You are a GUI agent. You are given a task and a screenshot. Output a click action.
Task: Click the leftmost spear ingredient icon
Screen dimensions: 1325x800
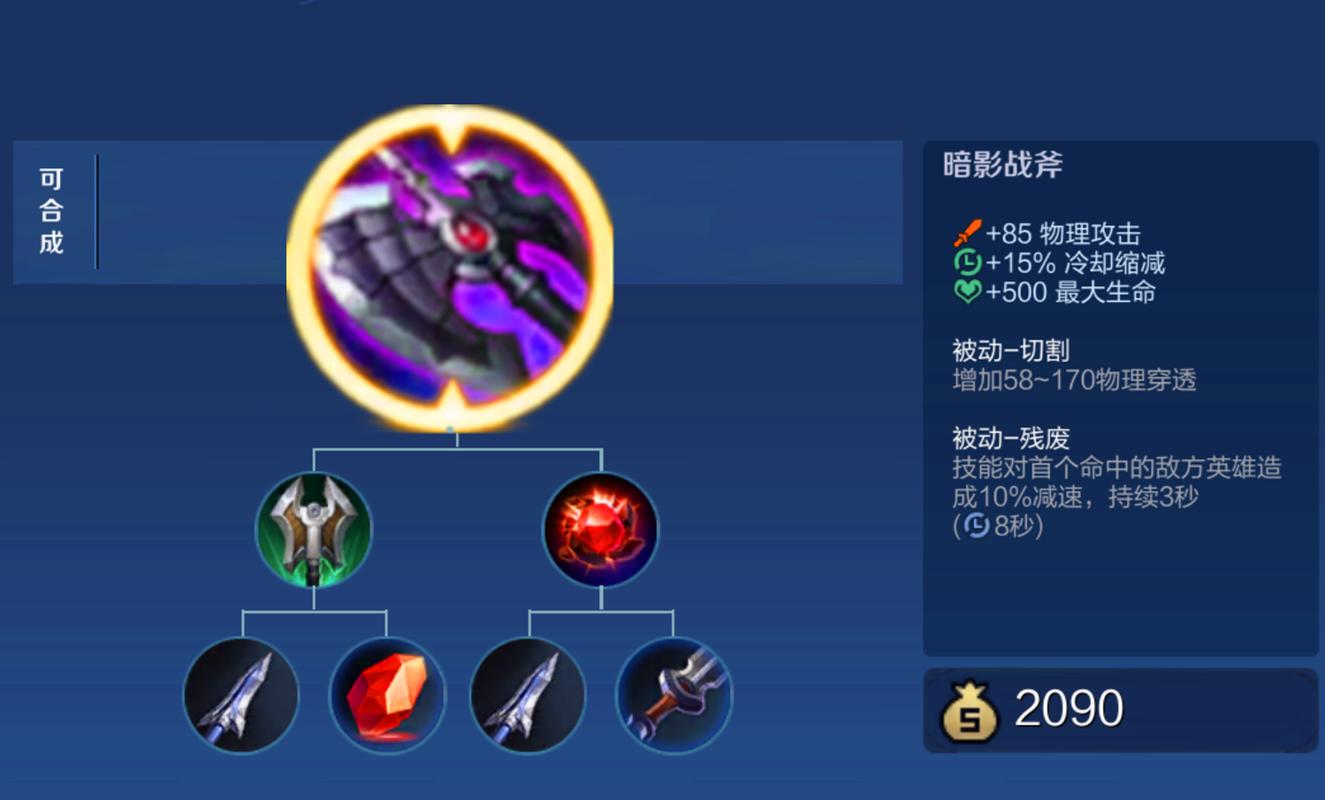tap(240, 695)
